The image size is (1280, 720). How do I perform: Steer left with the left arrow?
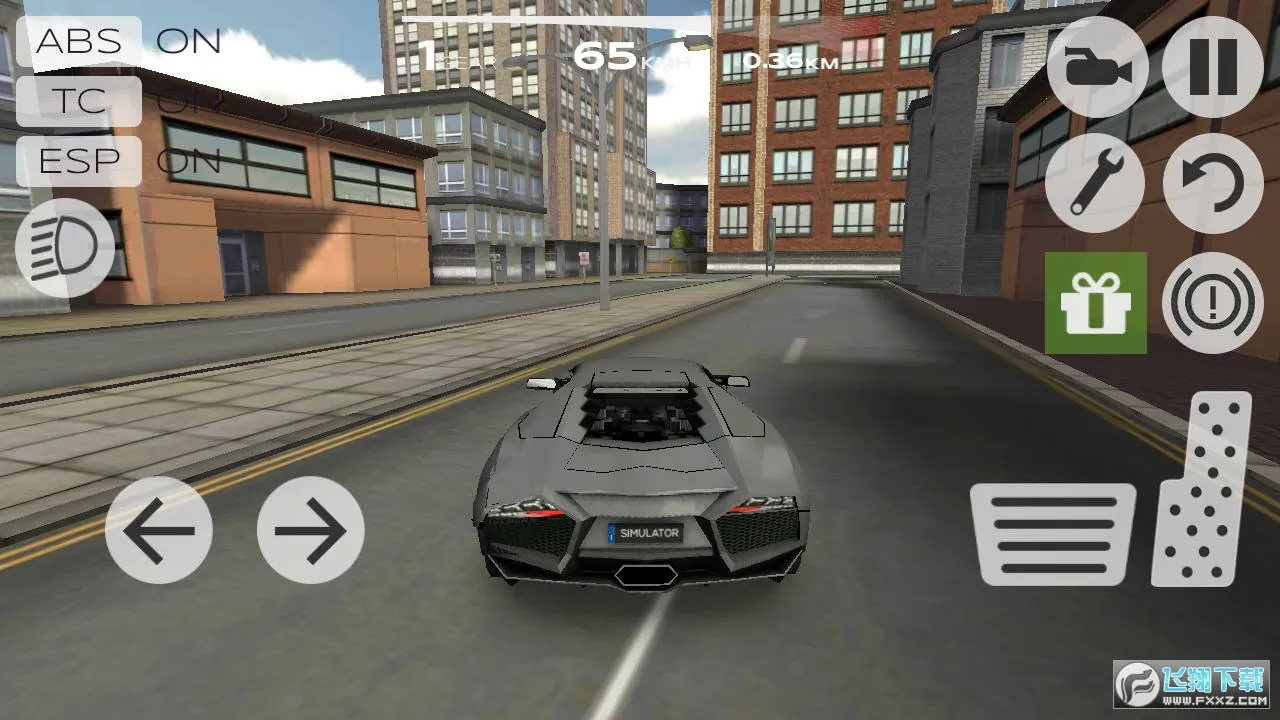pyautogui.click(x=160, y=530)
